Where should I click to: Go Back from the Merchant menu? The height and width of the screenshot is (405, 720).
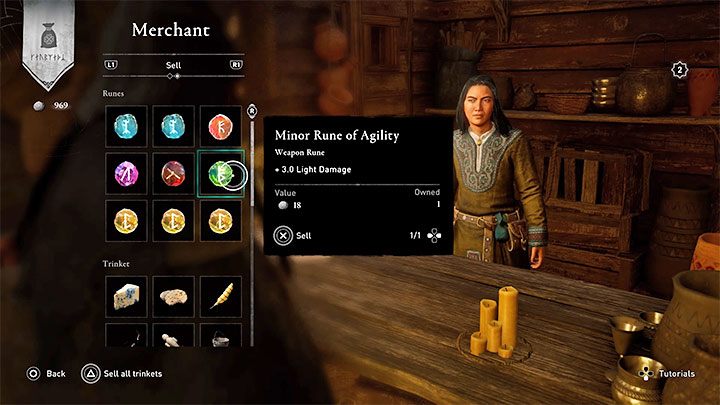coord(46,373)
